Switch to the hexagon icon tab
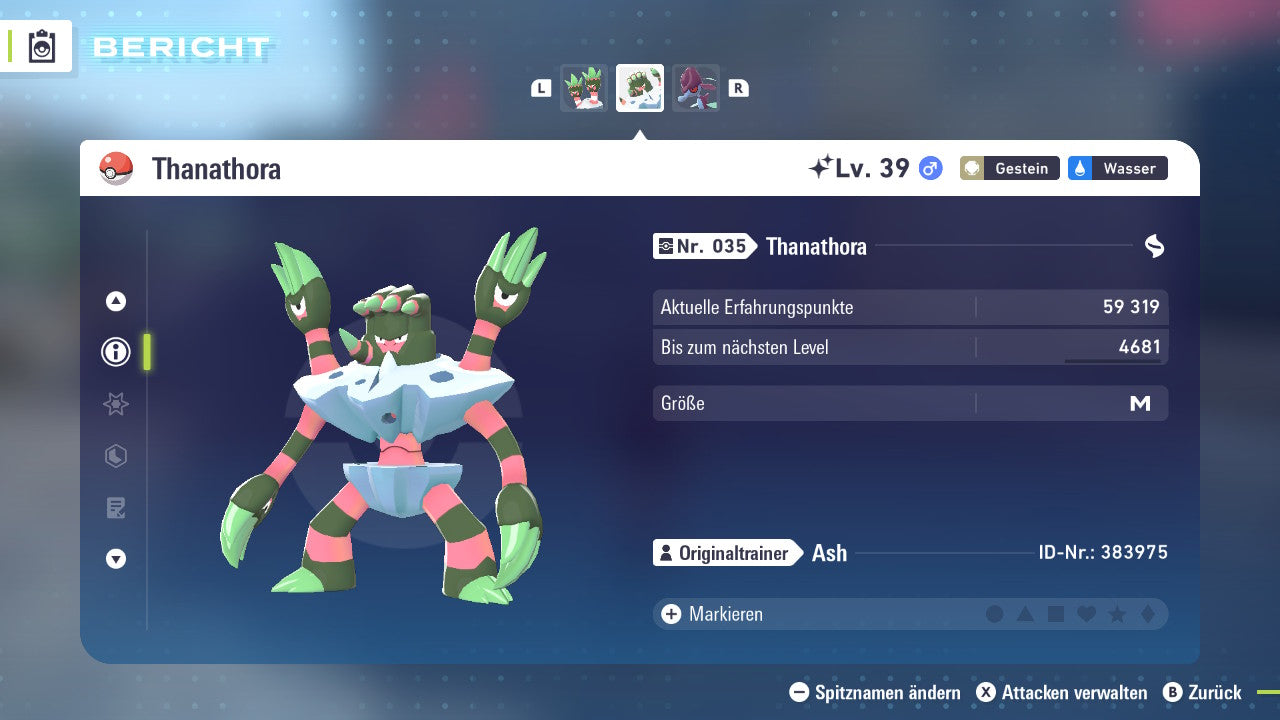1280x720 pixels. (x=116, y=456)
